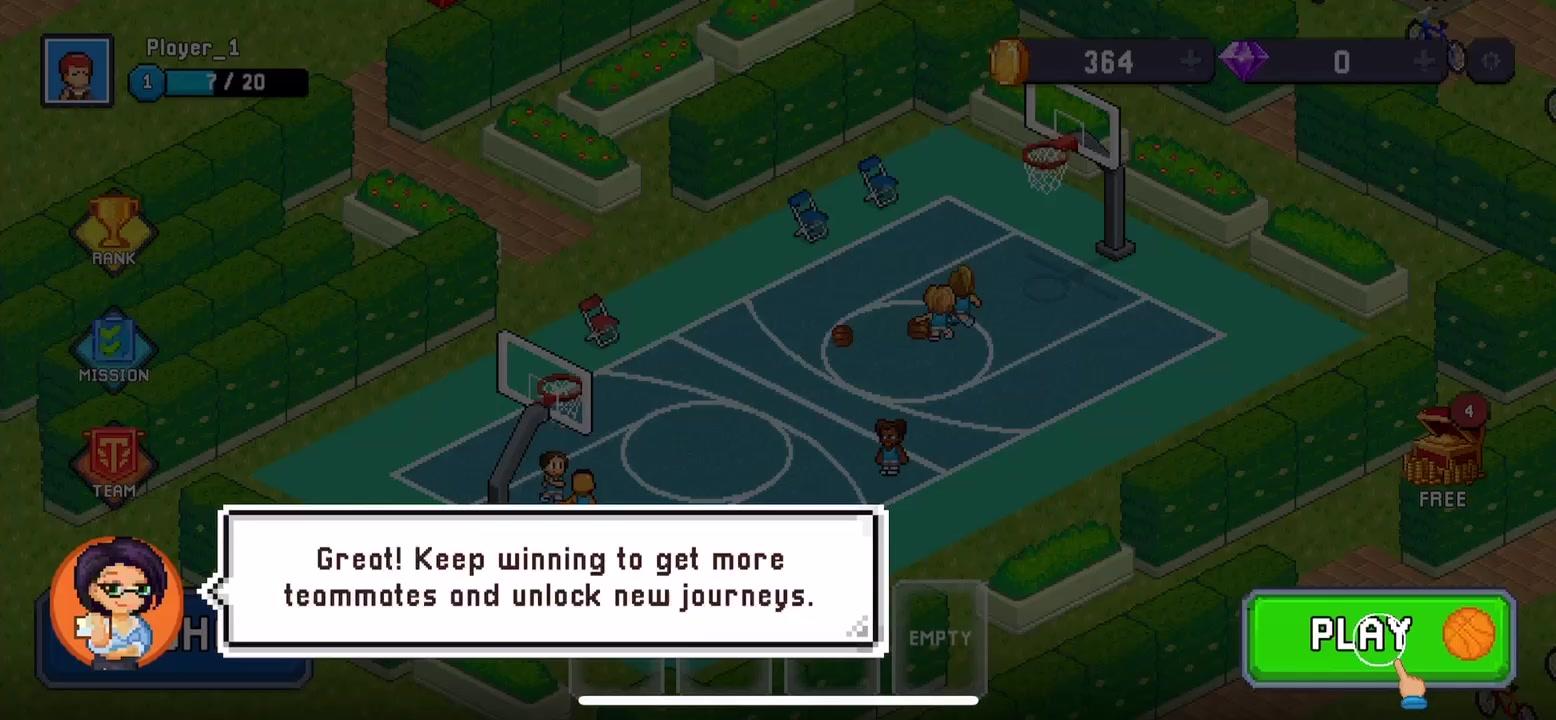This screenshot has width=1556, height=720.
Task: Select the Player_1 name label
Action: 192,47
